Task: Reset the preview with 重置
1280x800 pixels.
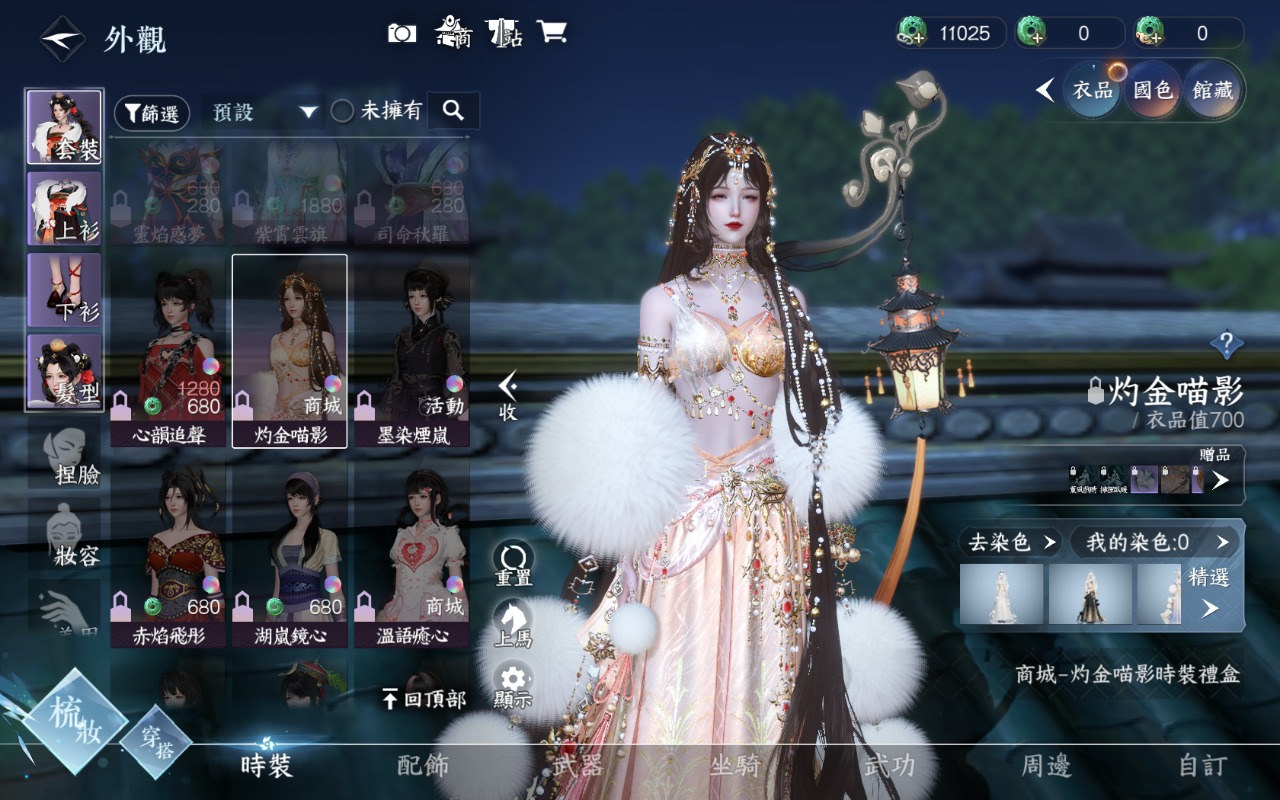Action: click(x=513, y=562)
